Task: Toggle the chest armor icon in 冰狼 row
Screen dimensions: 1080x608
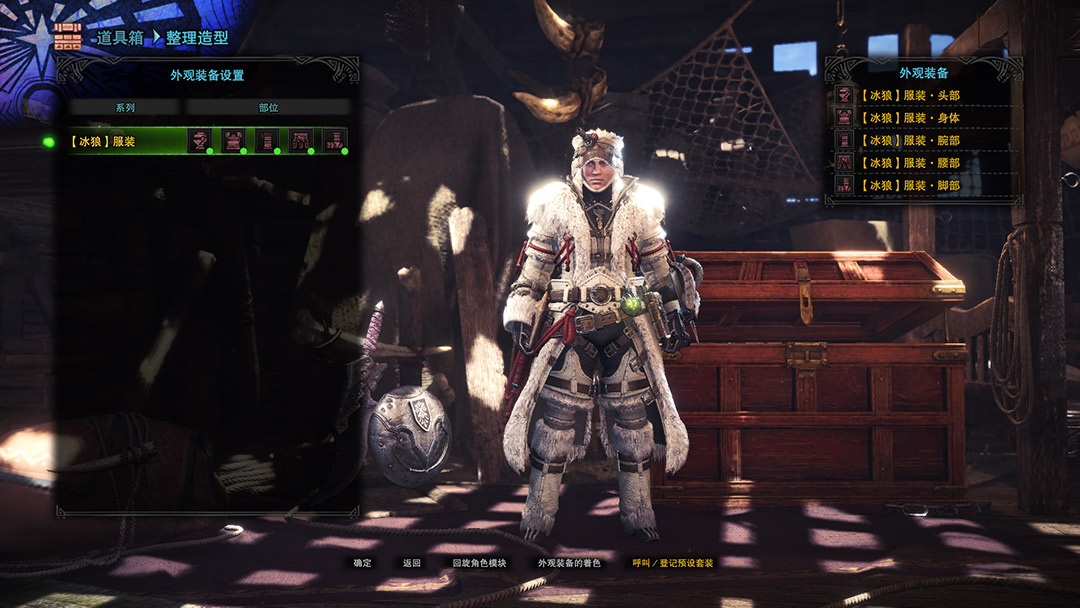Action: (234, 141)
